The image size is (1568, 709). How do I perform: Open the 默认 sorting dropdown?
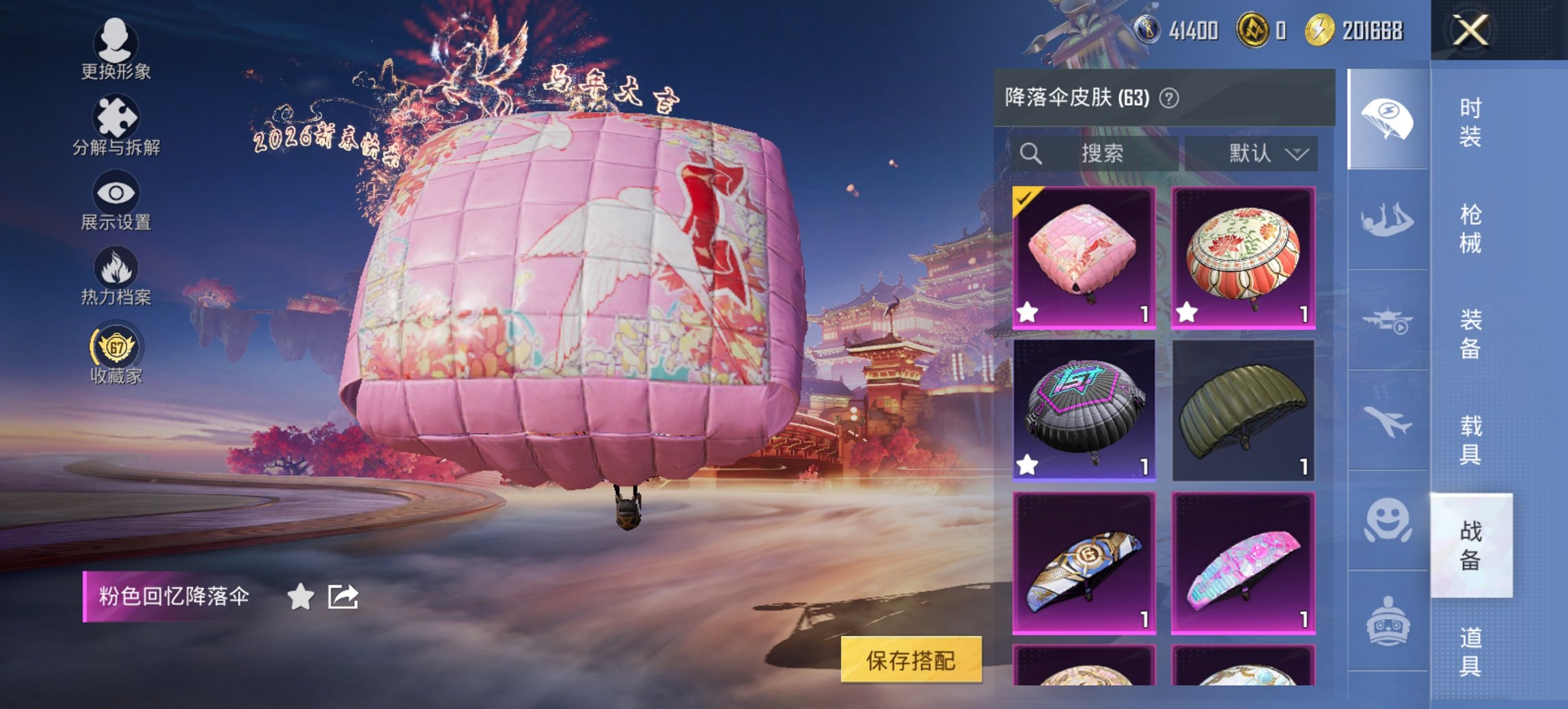click(x=1260, y=153)
